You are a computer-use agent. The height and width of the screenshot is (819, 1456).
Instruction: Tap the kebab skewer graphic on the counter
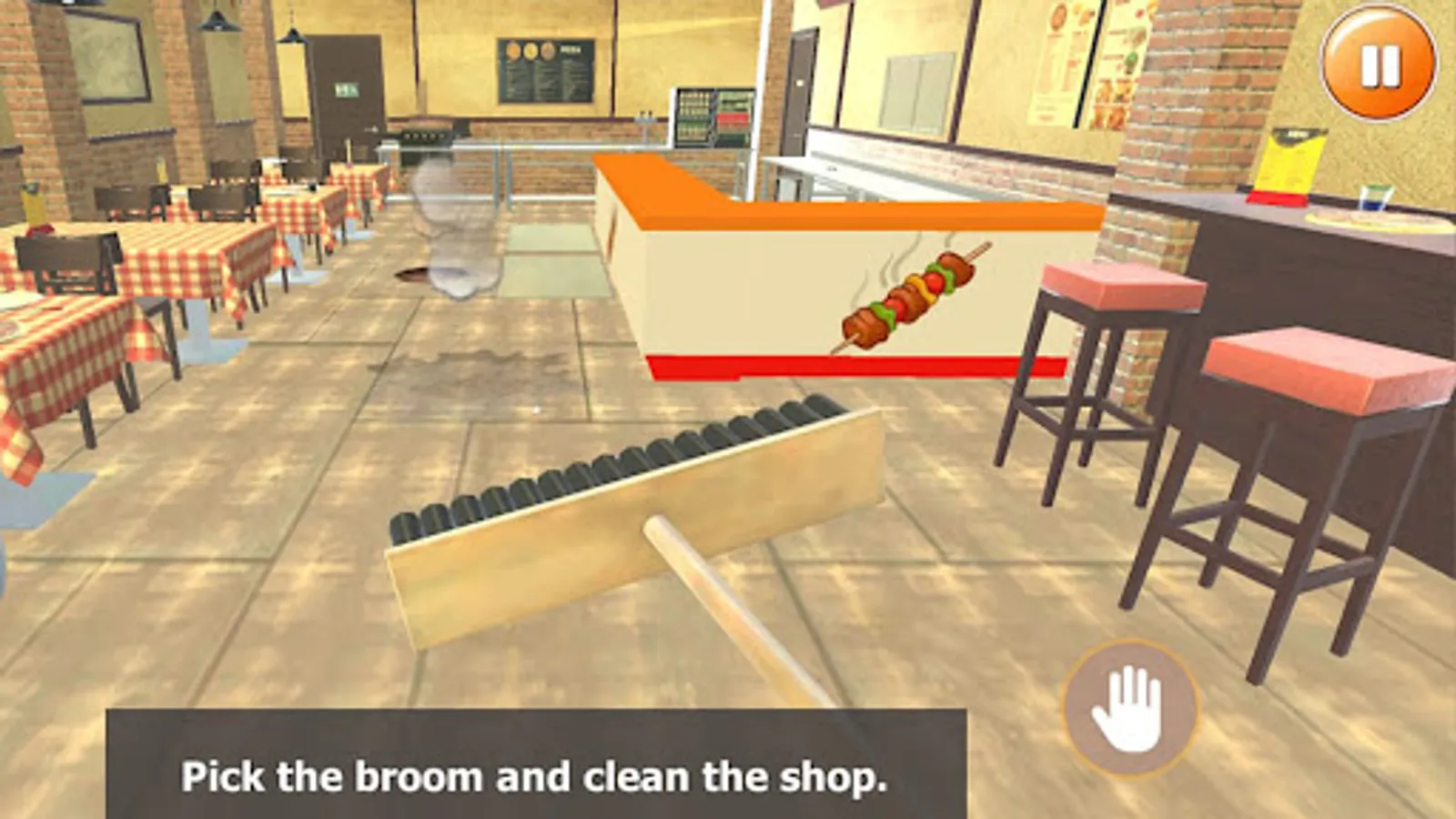tap(910, 296)
